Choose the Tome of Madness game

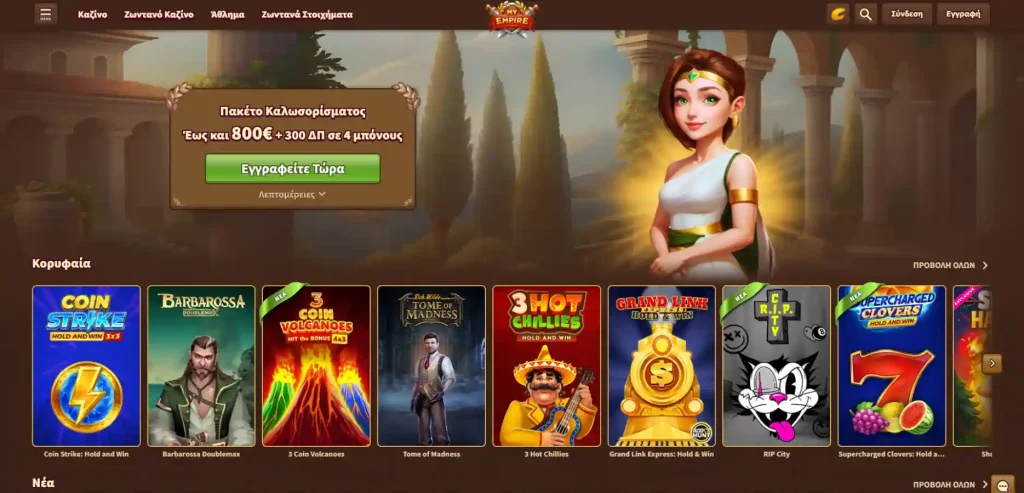(x=431, y=366)
